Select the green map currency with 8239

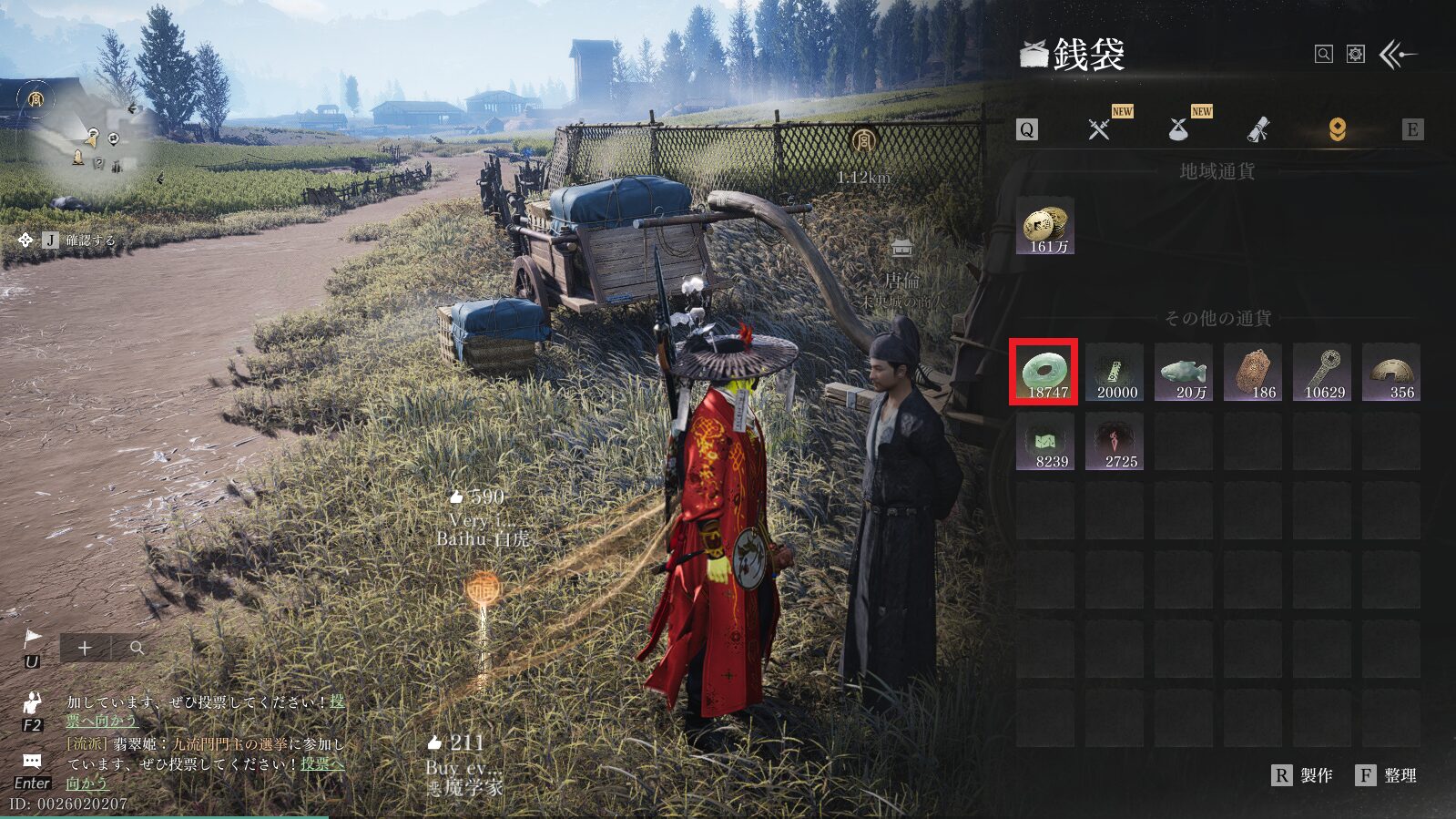(1044, 442)
